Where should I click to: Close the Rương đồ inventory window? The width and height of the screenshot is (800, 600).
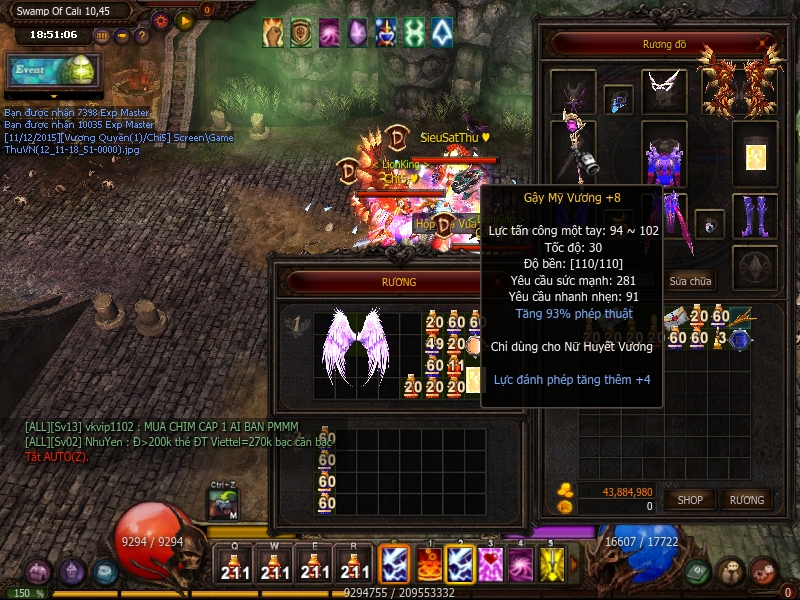[765, 43]
